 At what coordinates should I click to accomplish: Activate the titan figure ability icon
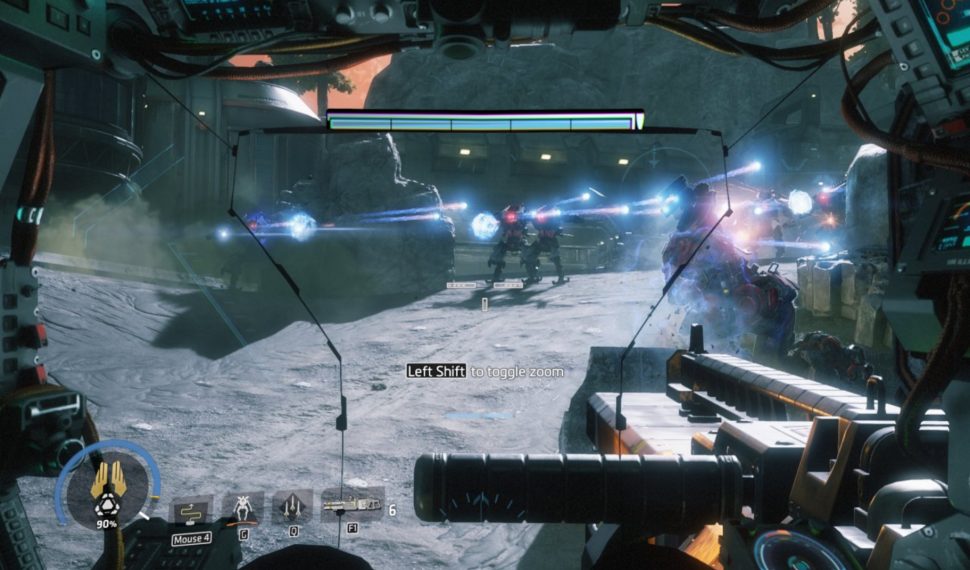[x=242, y=506]
